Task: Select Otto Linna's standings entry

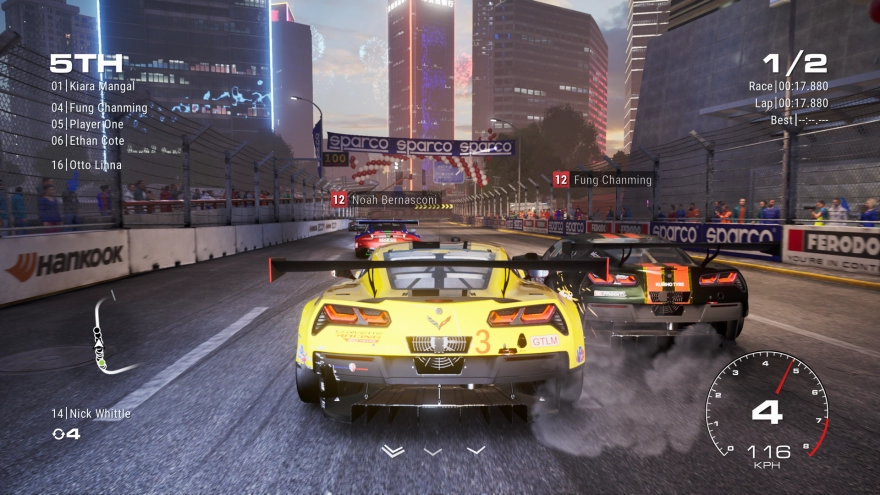Action: [x=86, y=165]
